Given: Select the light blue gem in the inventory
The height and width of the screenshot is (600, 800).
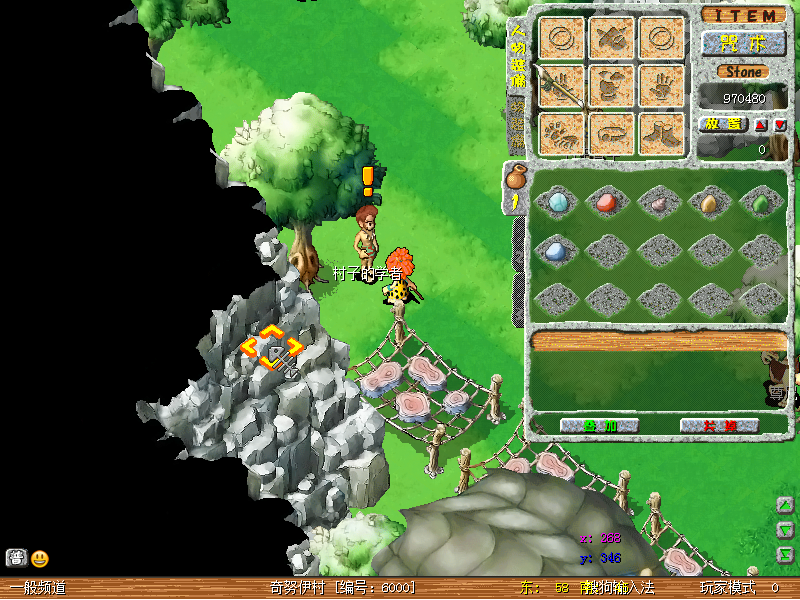Looking at the screenshot, I should pyautogui.click(x=557, y=203).
